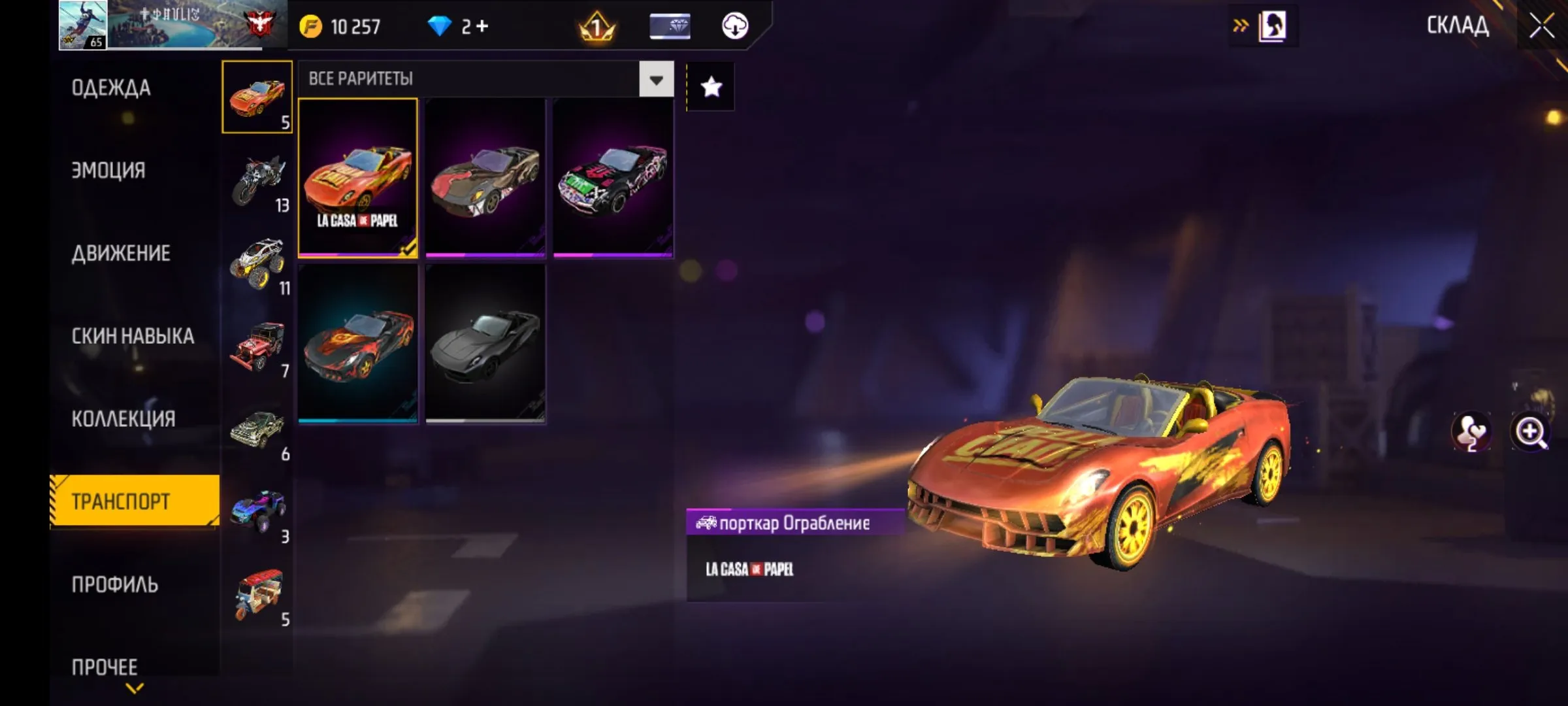This screenshot has height=706, width=1568.
Task: Open the player profile avatar
Action: point(83,25)
